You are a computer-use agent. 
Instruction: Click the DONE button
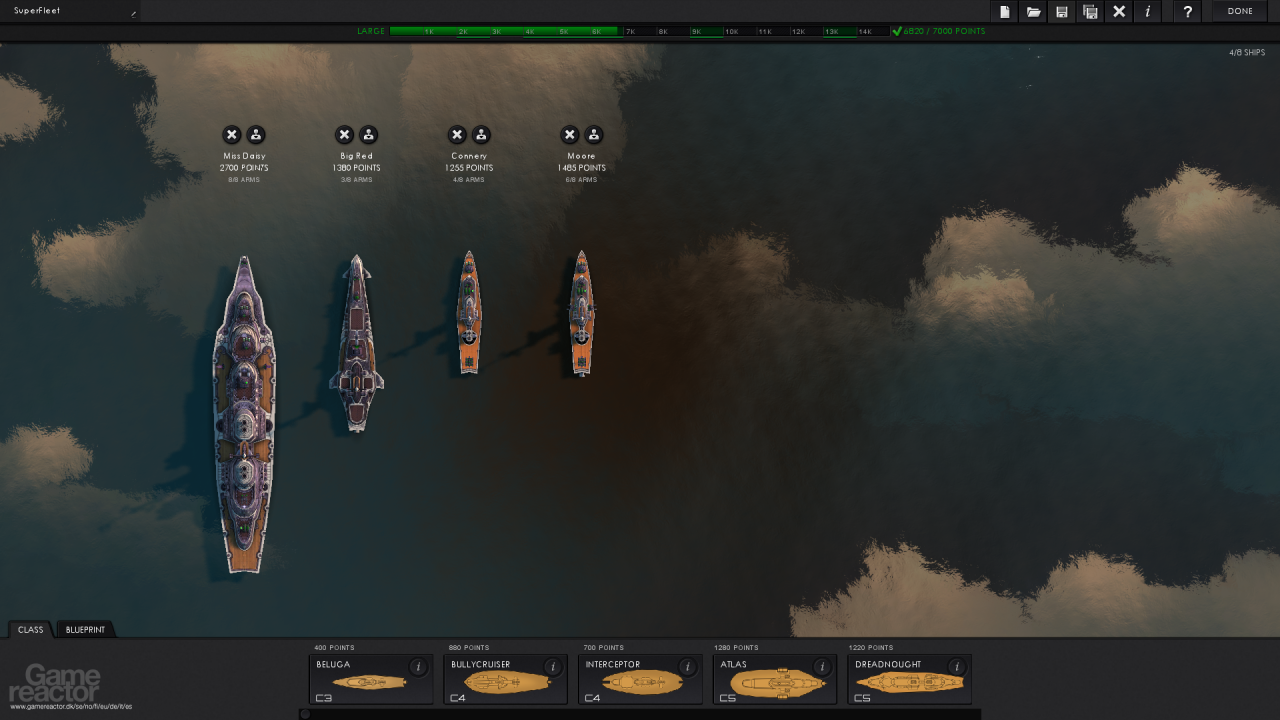[1240, 11]
